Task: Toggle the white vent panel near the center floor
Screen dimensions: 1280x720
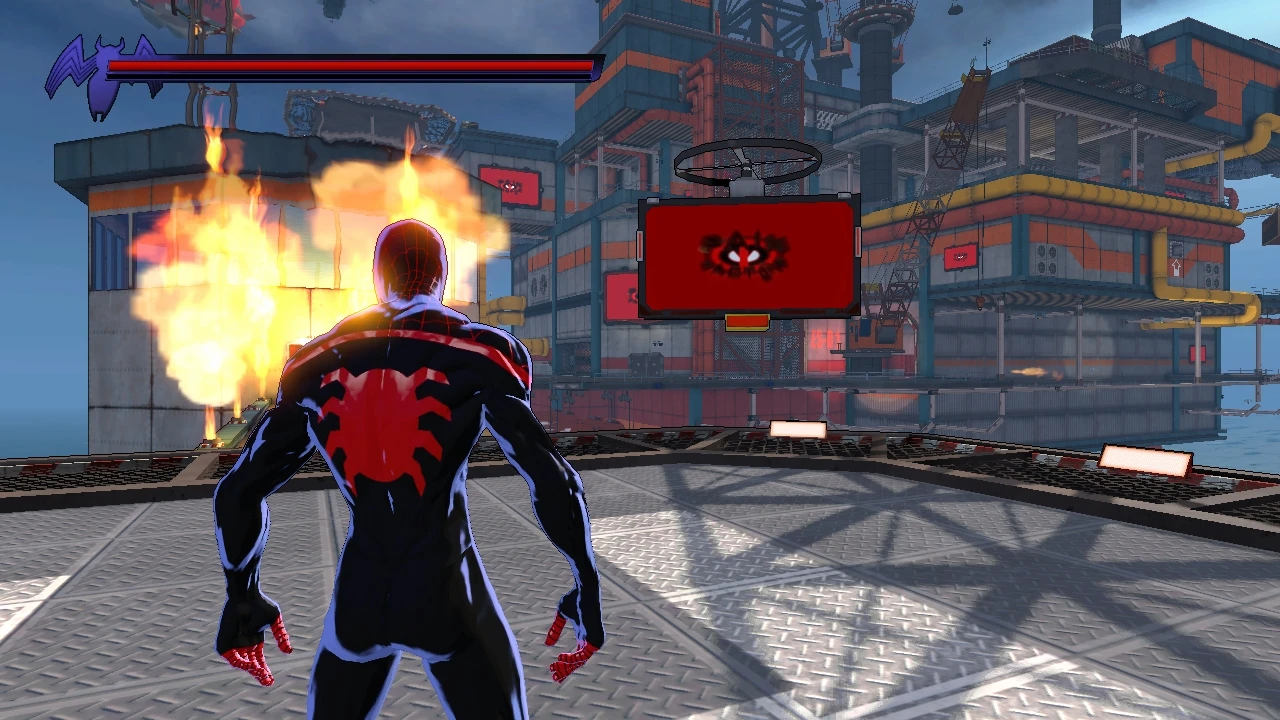Action: point(797,430)
